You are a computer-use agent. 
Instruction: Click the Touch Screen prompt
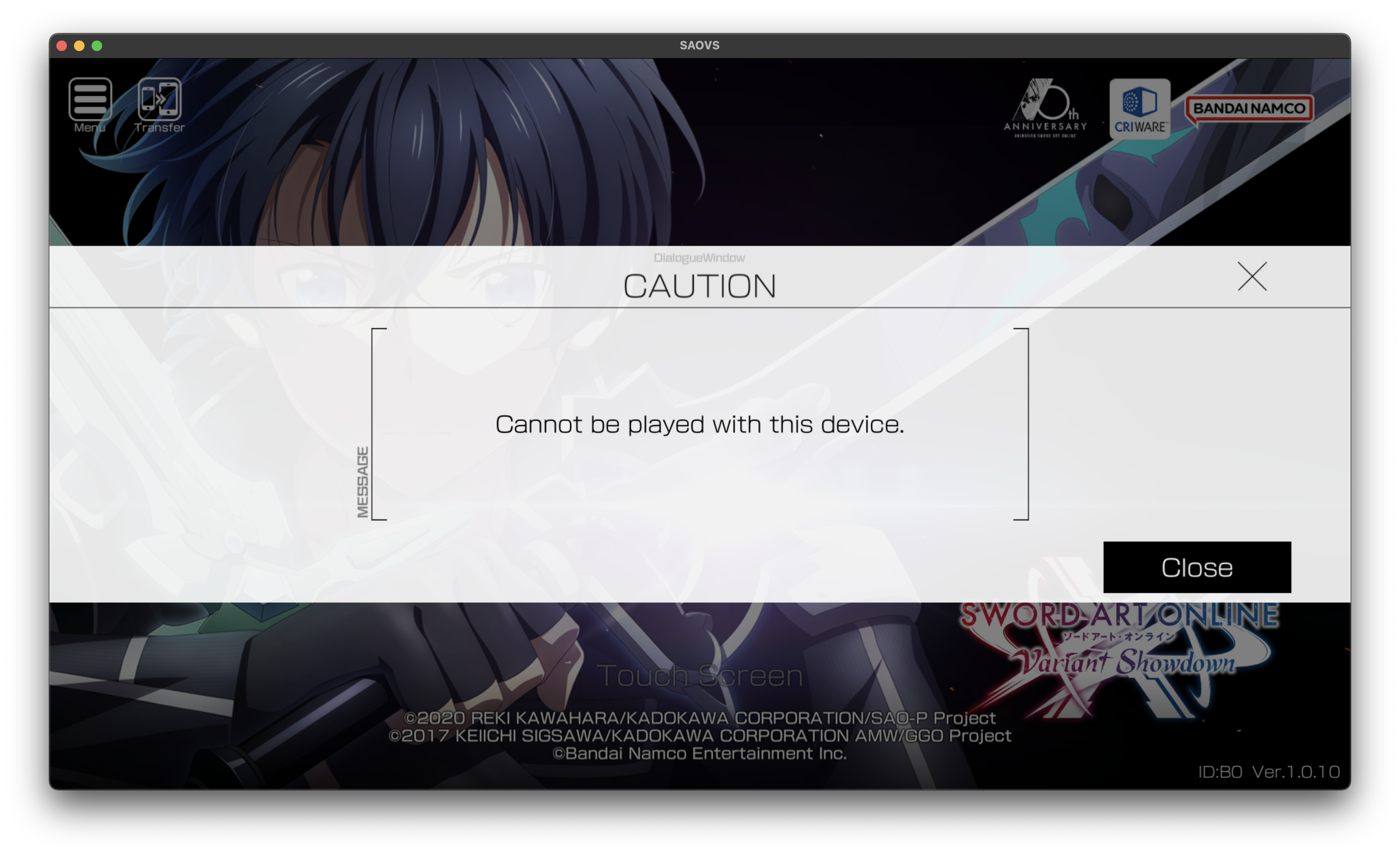(x=700, y=675)
